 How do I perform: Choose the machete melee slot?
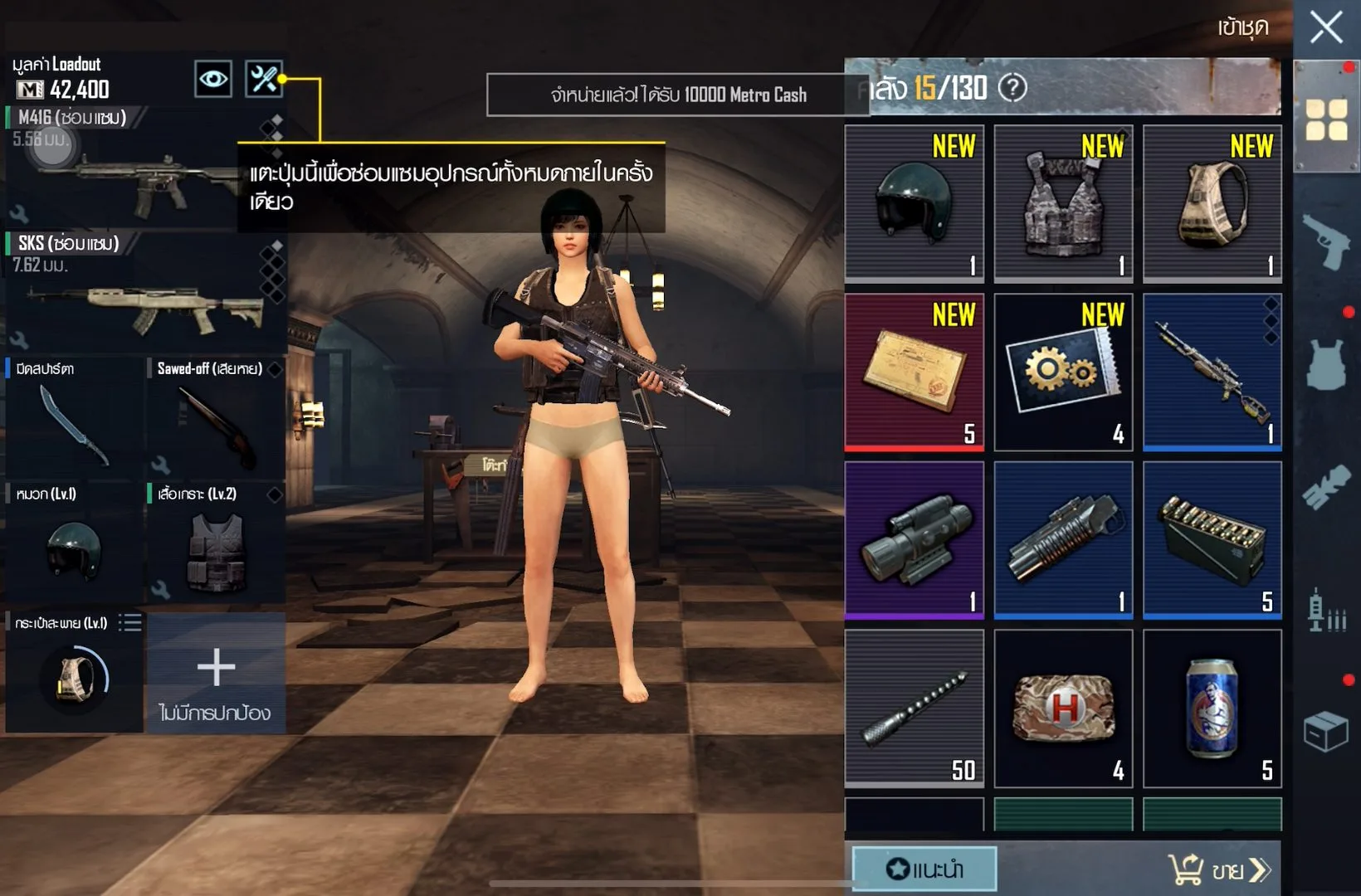pos(73,419)
